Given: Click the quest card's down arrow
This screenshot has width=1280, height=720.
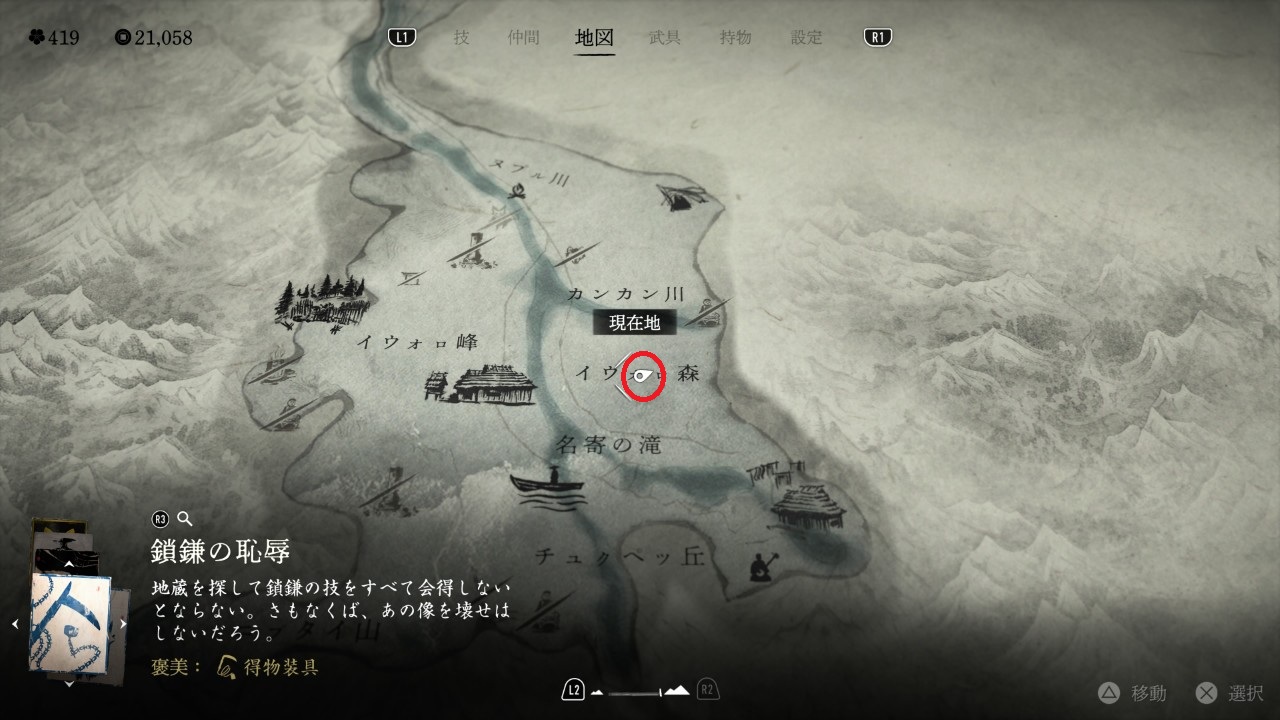Looking at the screenshot, I should [x=69, y=683].
